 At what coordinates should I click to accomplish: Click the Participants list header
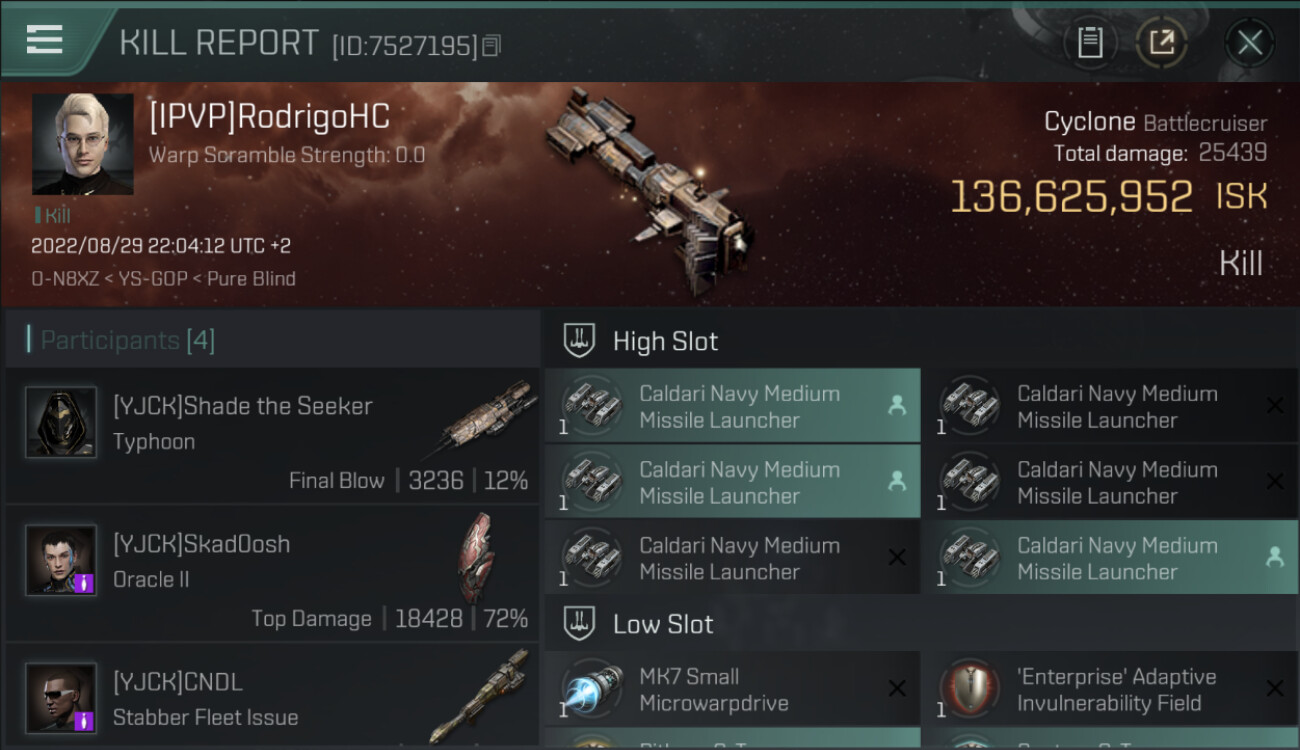coord(128,340)
